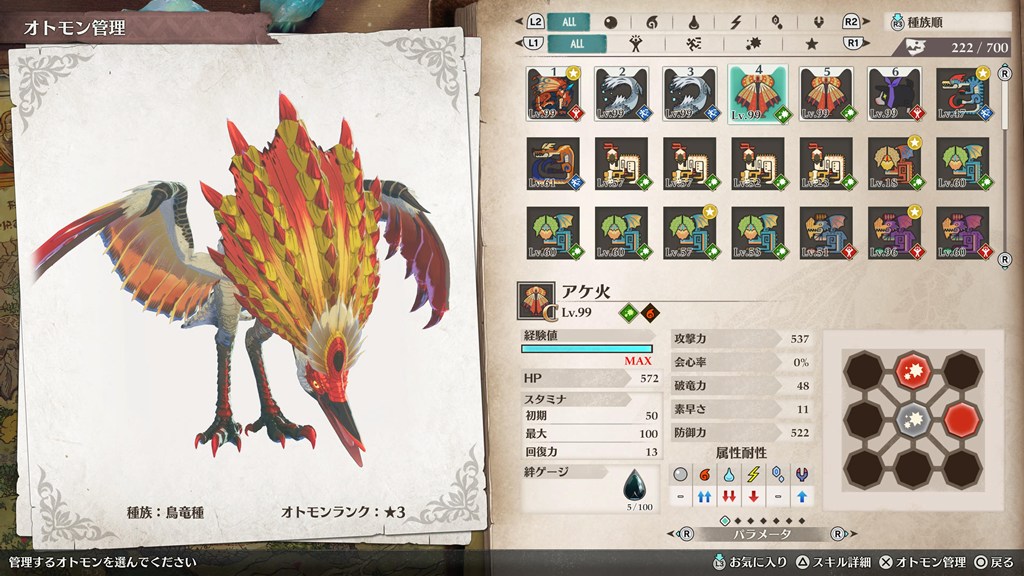Filter monsties by fire element
This screenshot has width=1024, height=576.
[x=652, y=22]
